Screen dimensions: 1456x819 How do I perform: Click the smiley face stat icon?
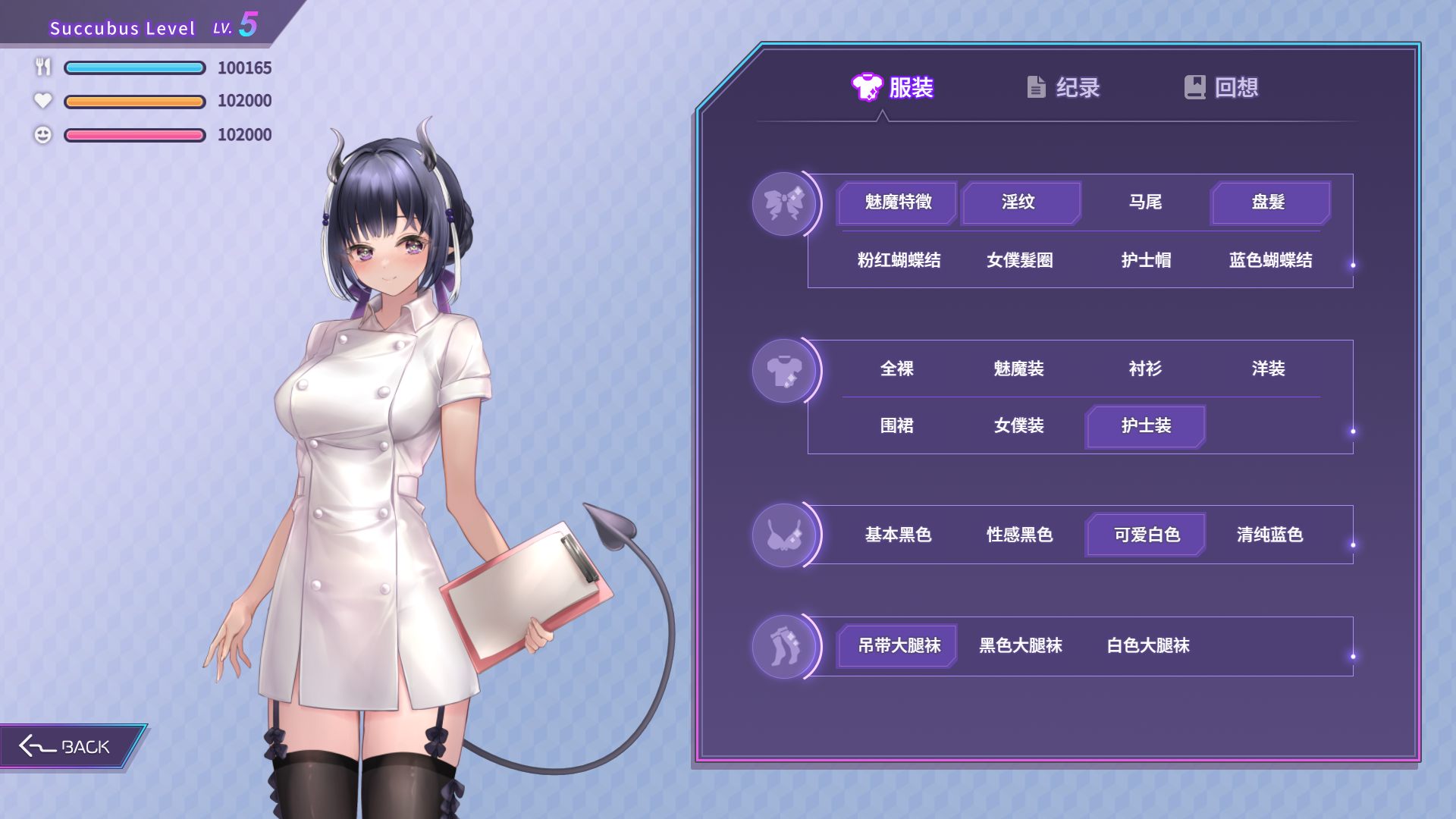click(x=42, y=134)
